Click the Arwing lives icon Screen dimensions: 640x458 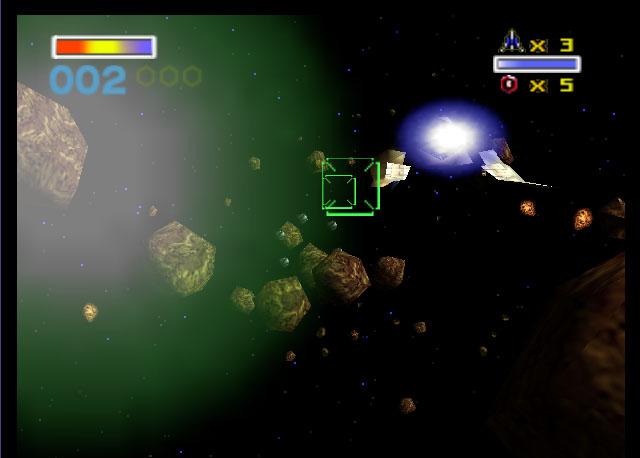[511, 42]
